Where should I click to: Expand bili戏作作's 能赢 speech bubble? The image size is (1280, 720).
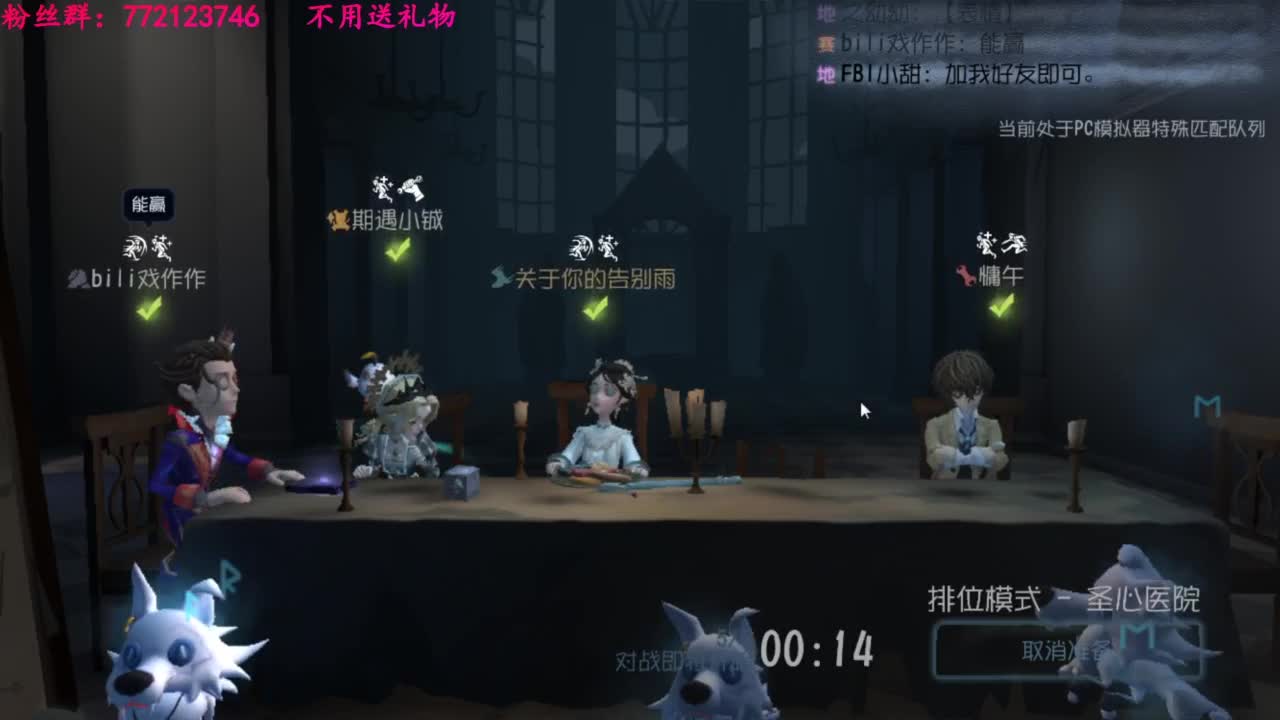[148, 203]
